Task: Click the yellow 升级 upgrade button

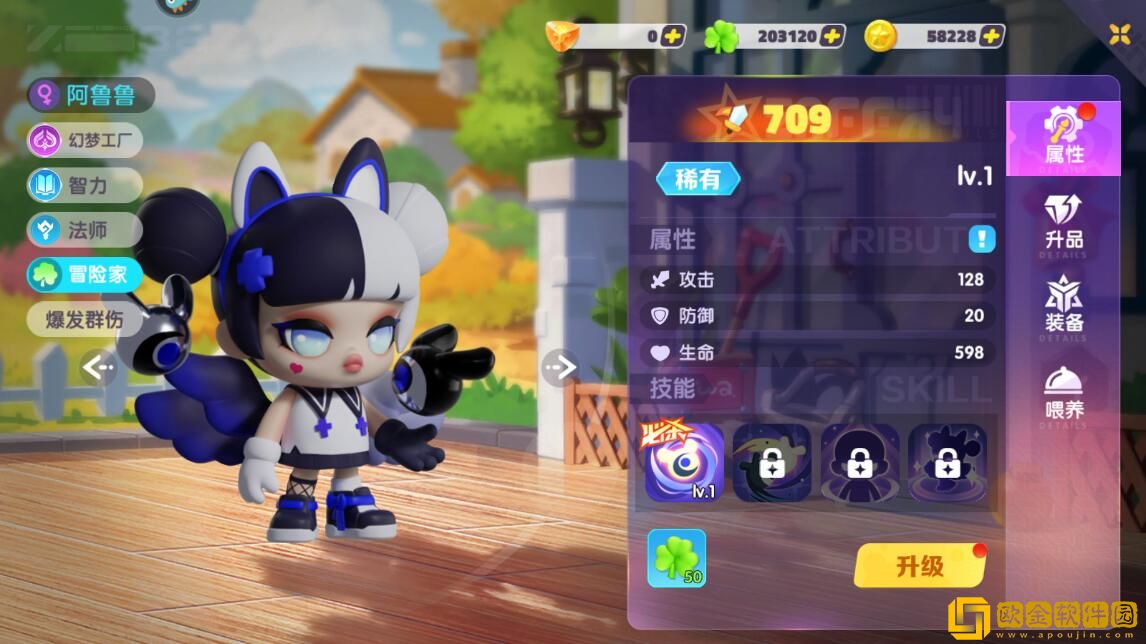Action: point(919,566)
